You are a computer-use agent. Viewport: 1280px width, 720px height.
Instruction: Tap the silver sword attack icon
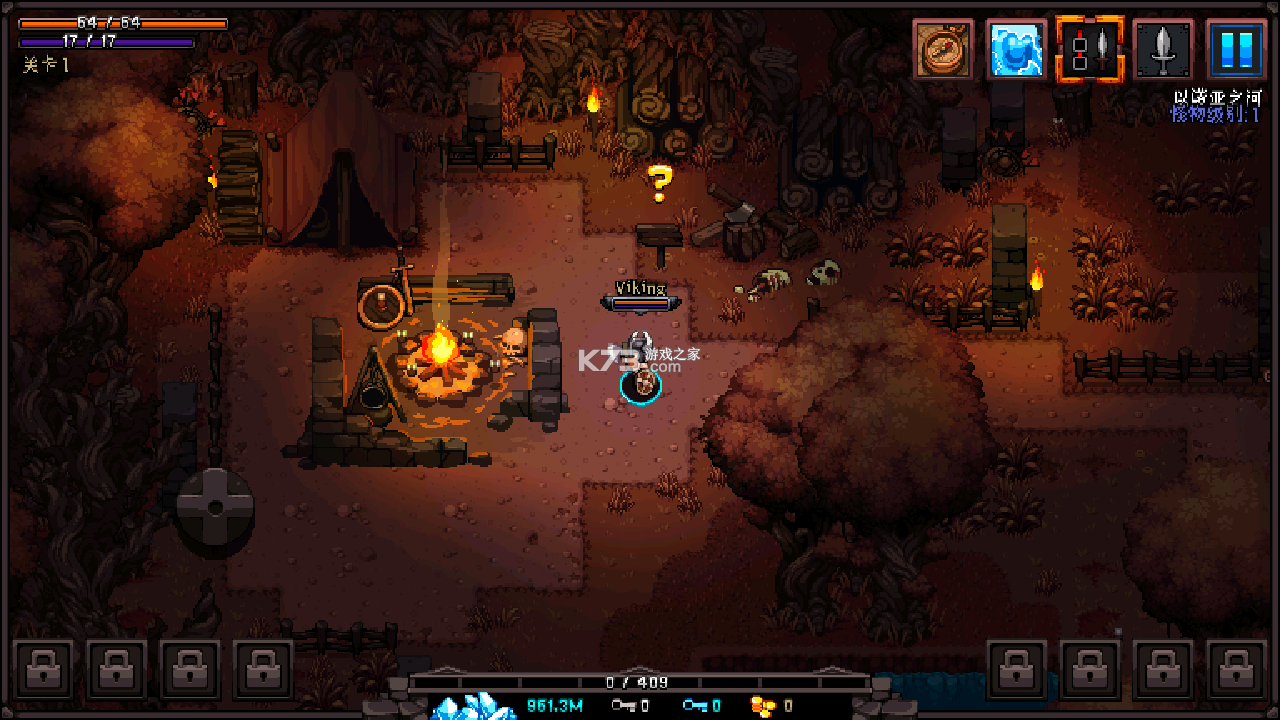[x=1163, y=49]
